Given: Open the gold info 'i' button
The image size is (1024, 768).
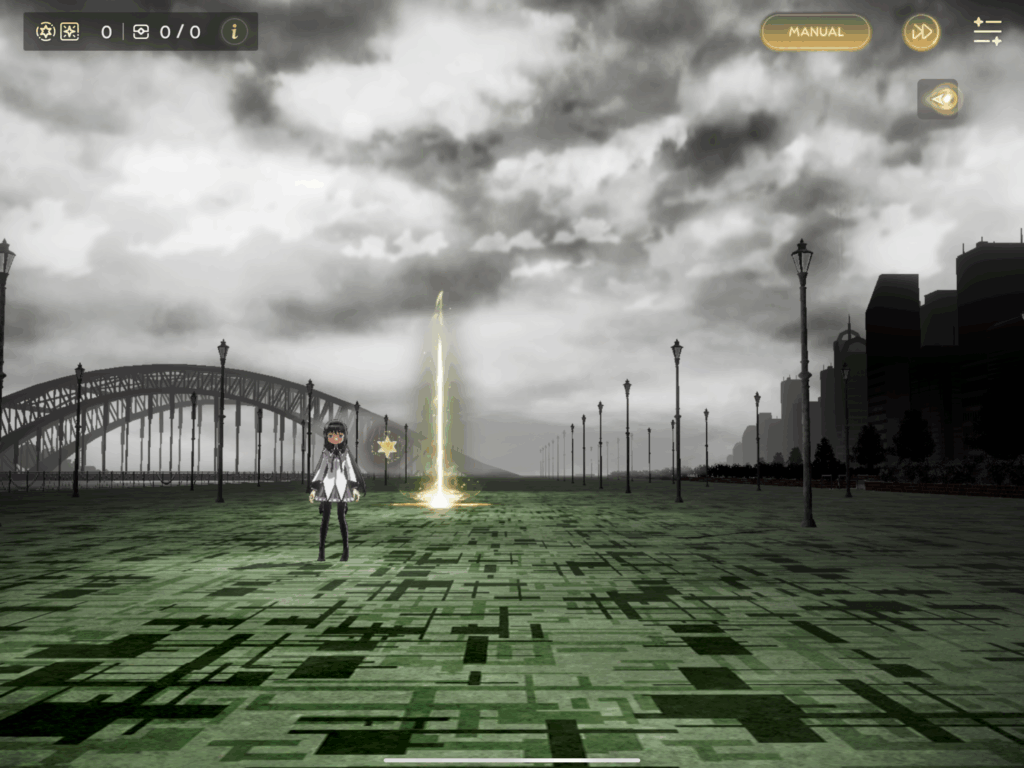Looking at the screenshot, I should [x=234, y=31].
